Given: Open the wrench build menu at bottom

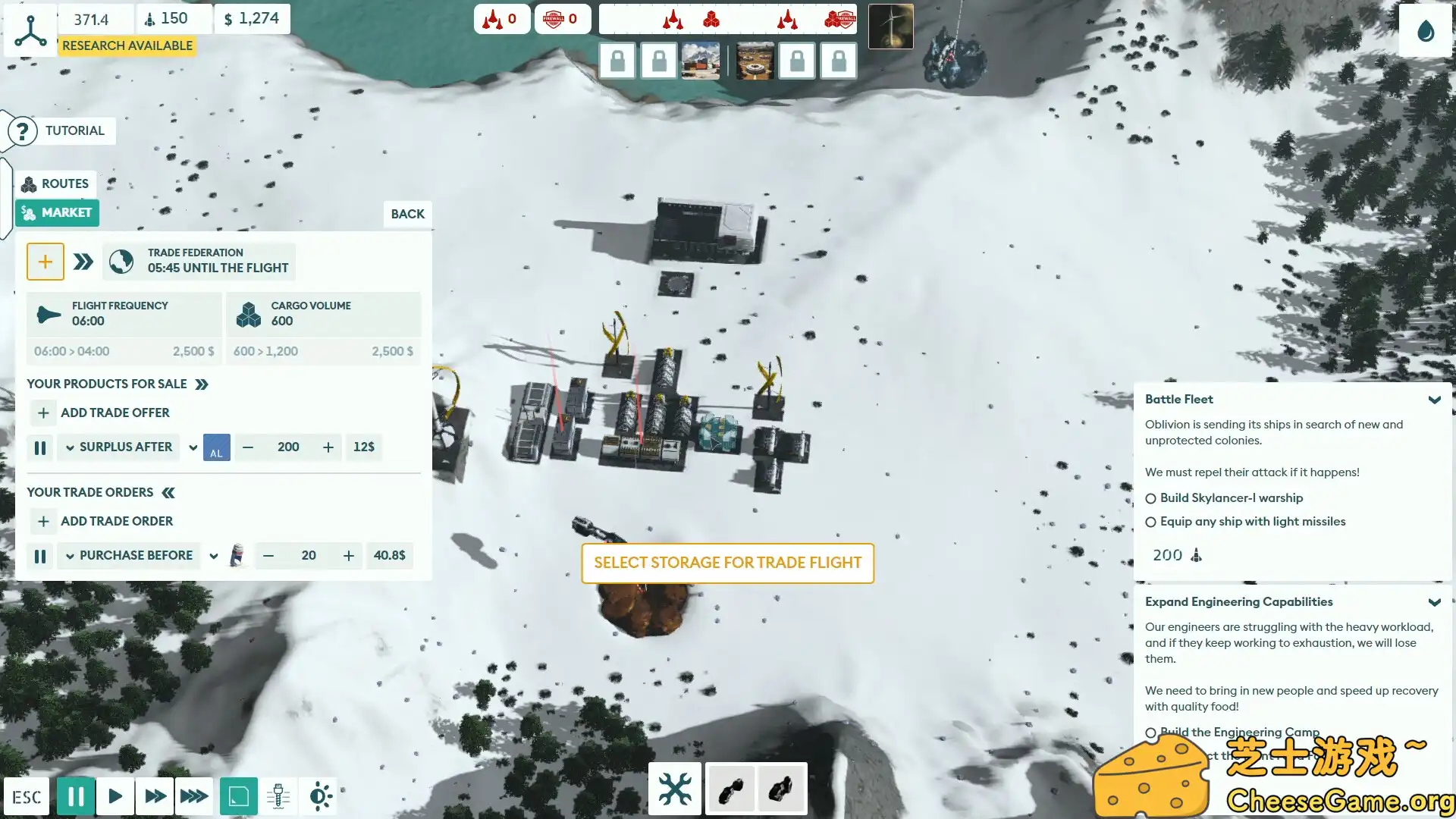Looking at the screenshot, I should coord(674,789).
